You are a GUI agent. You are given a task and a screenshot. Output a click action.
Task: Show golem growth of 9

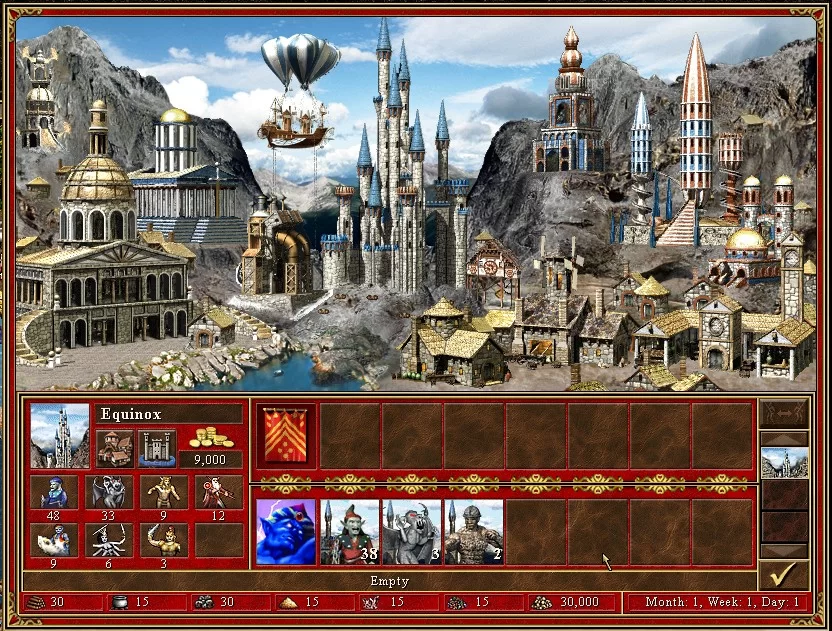pos(164,492)
